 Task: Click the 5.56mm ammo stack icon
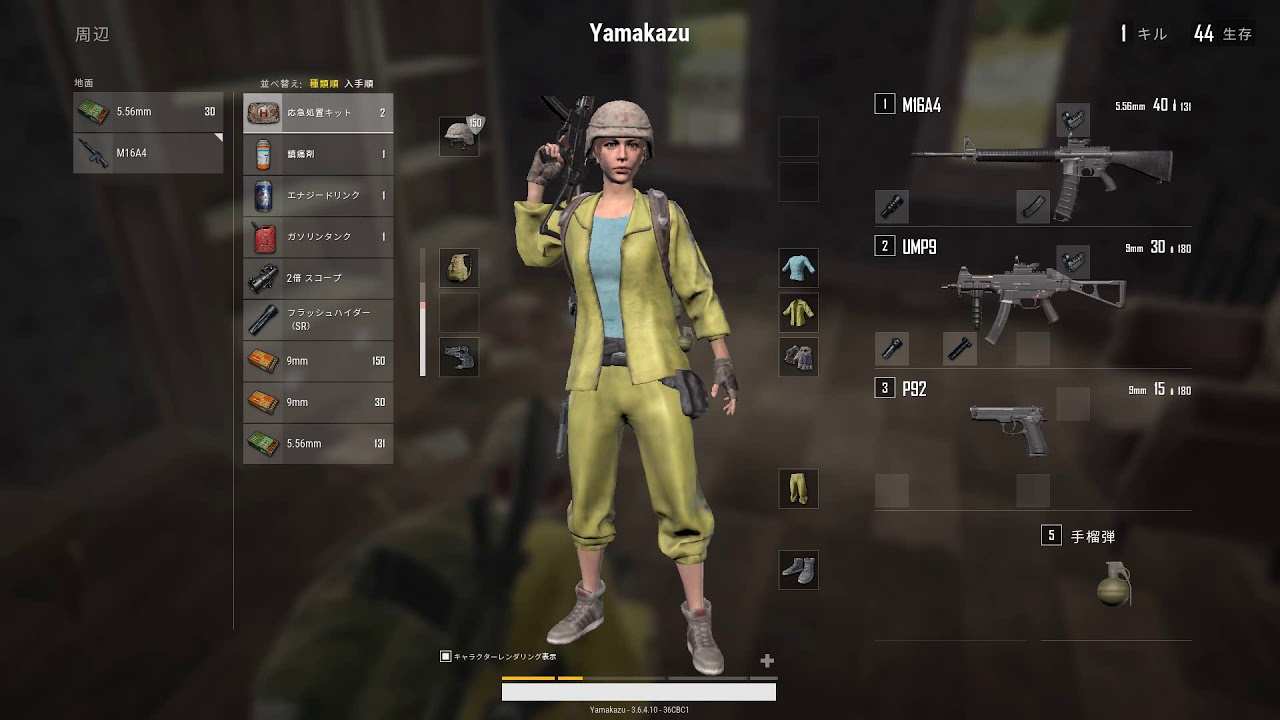[262, 443]
